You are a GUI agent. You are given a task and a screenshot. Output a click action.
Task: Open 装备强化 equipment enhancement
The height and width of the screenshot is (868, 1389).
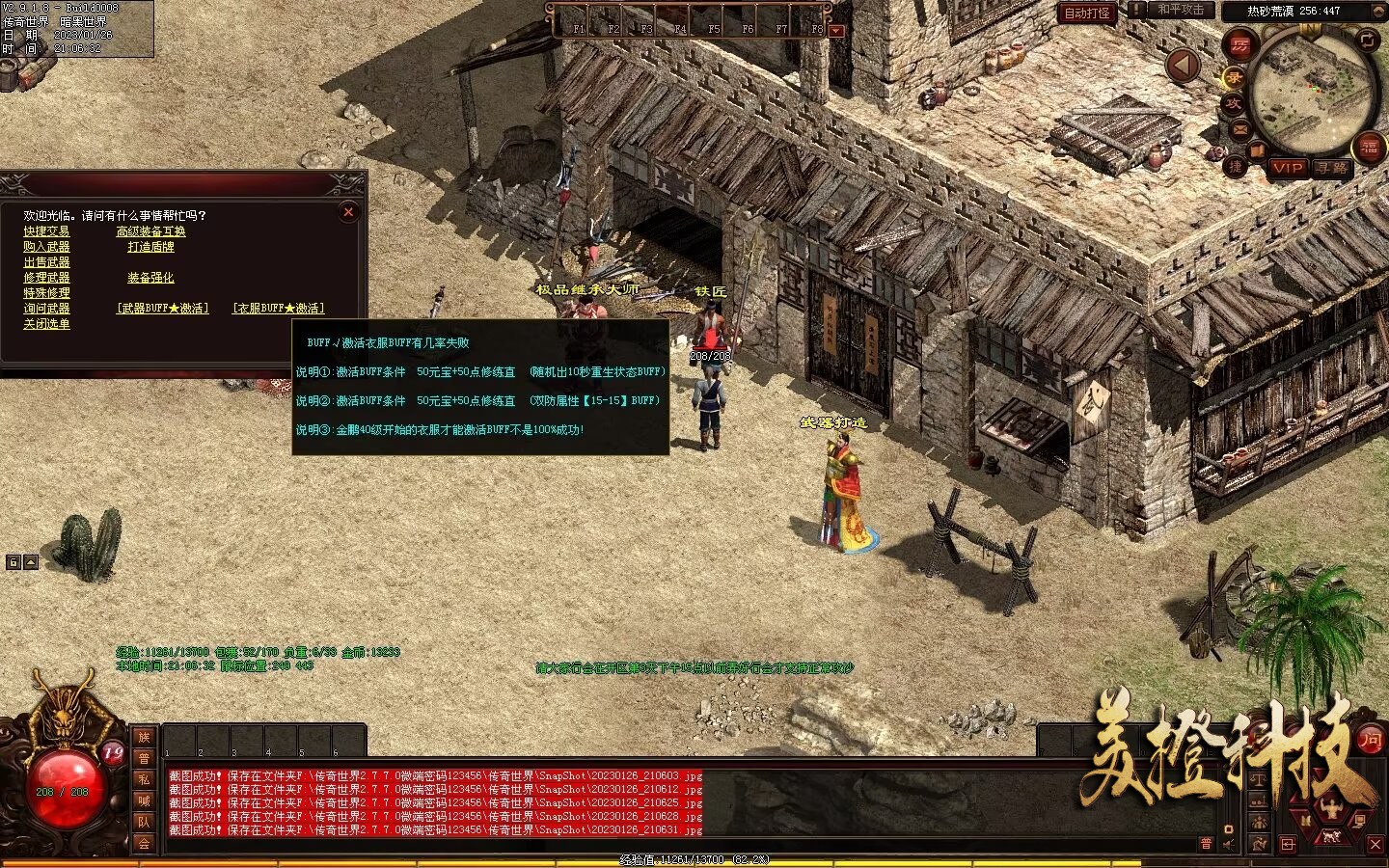(150, 278)
